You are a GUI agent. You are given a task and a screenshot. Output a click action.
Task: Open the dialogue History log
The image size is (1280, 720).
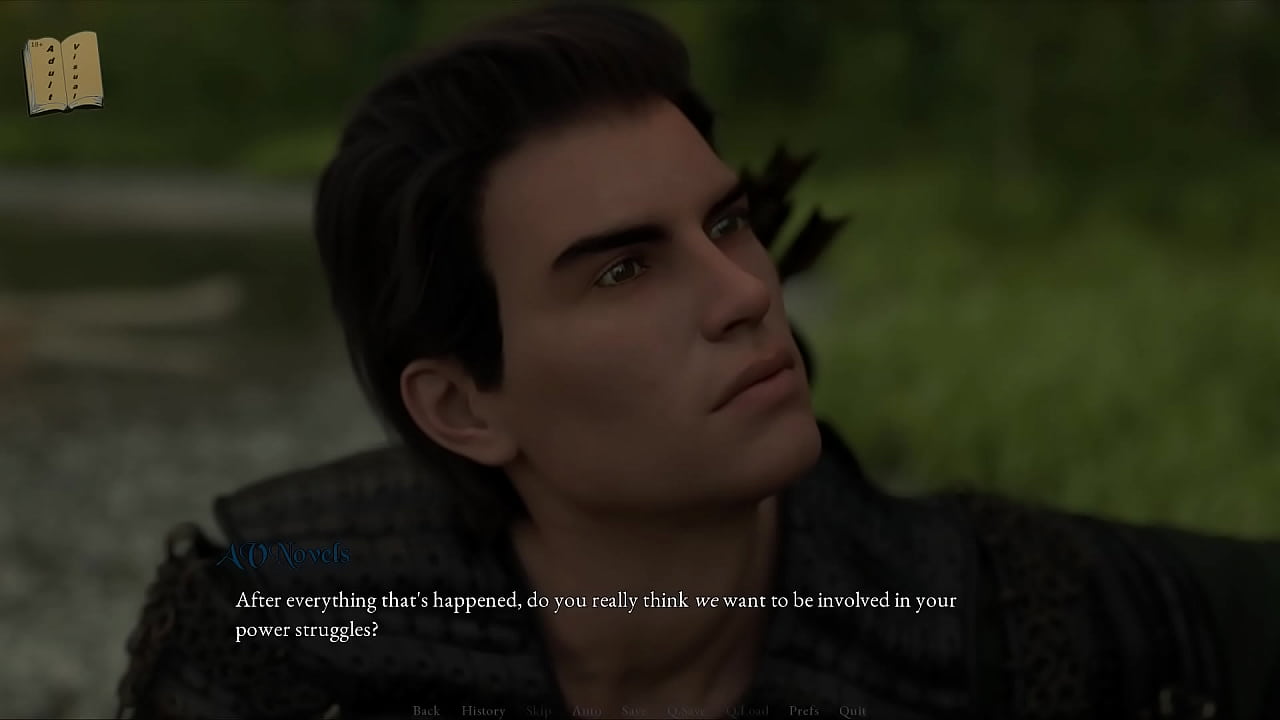pos(483,711)
